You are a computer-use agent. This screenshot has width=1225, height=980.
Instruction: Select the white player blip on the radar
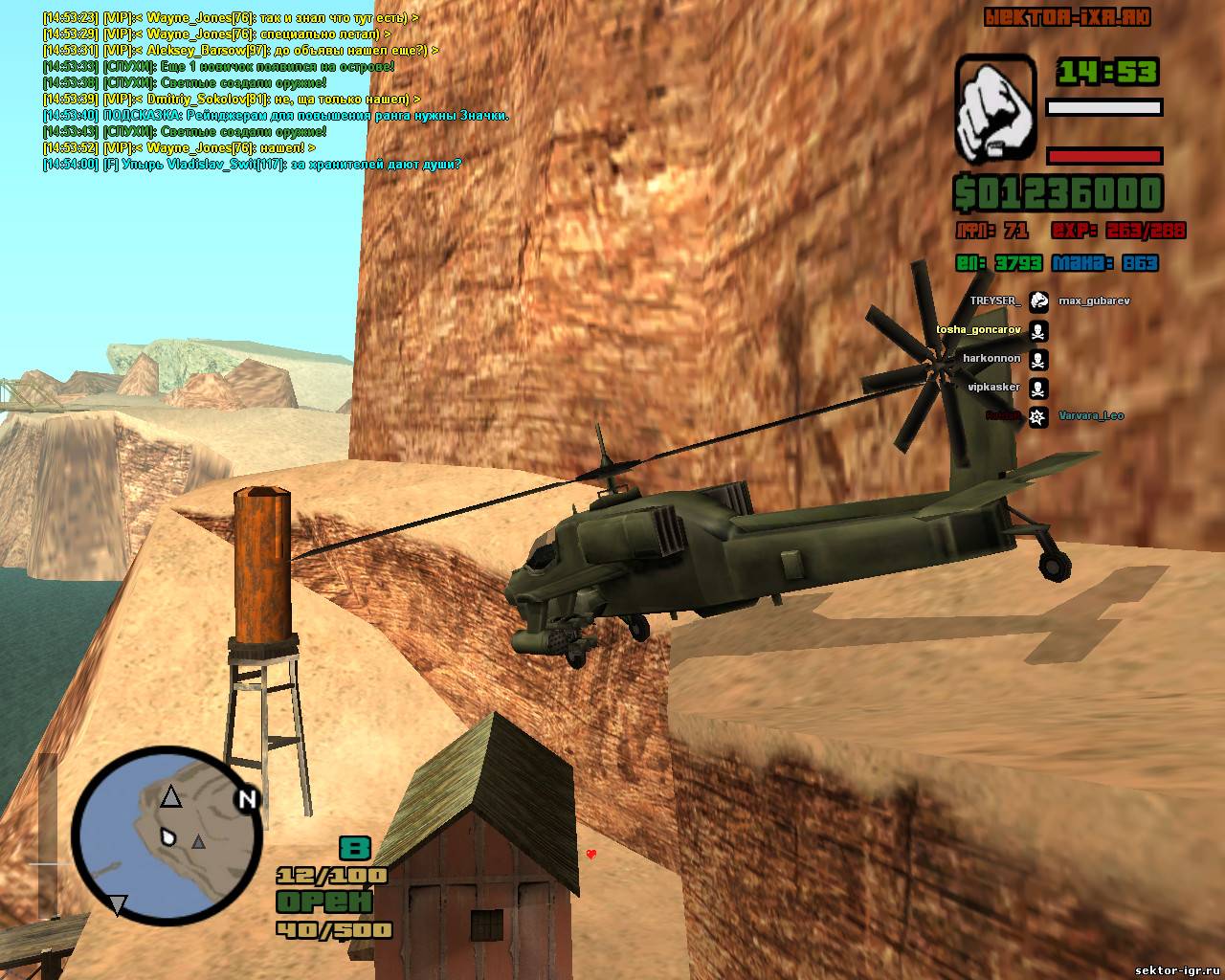tap(169, 837)
